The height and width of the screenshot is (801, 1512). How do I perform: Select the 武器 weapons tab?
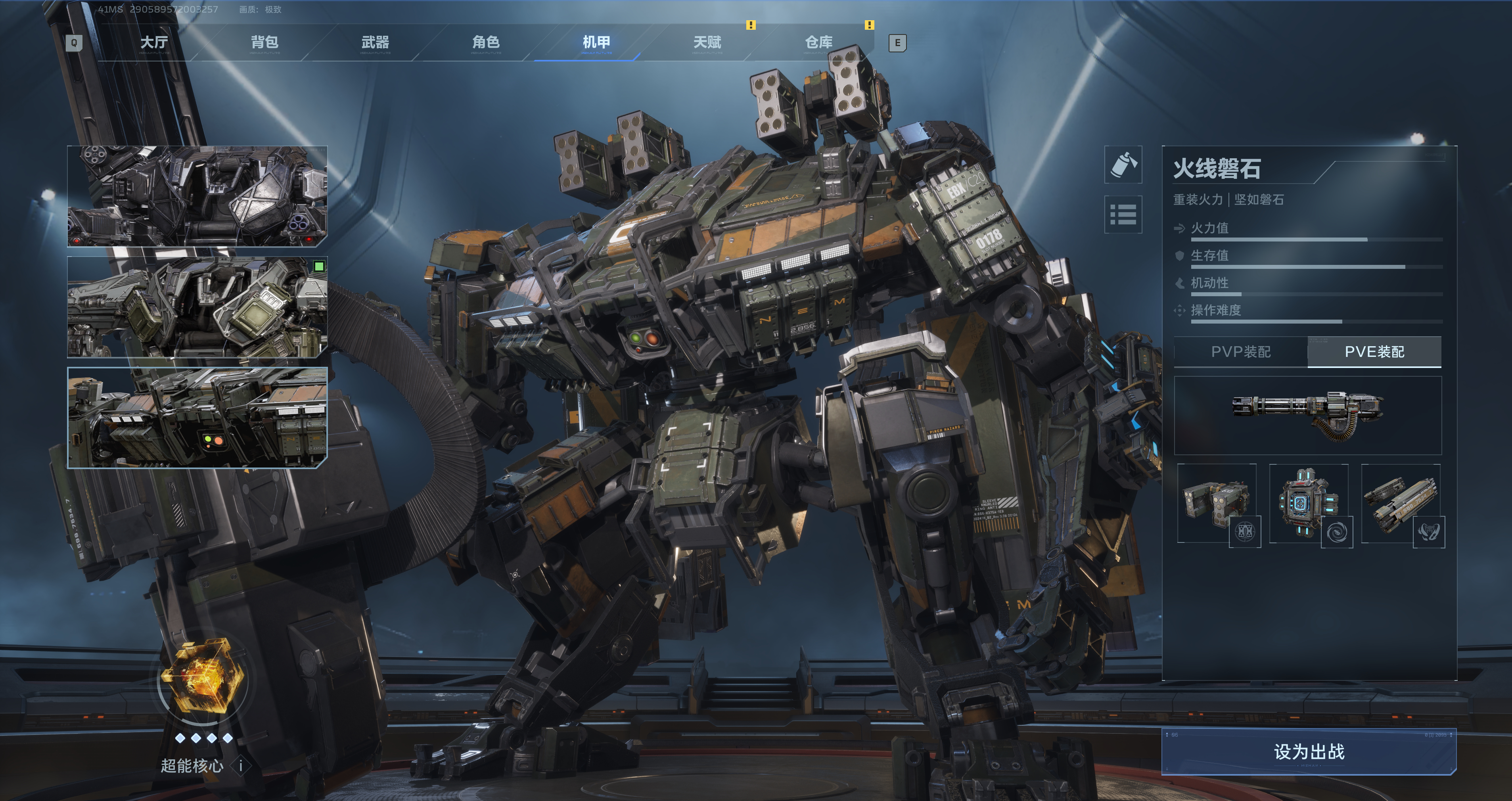click(x=376, y=42)
